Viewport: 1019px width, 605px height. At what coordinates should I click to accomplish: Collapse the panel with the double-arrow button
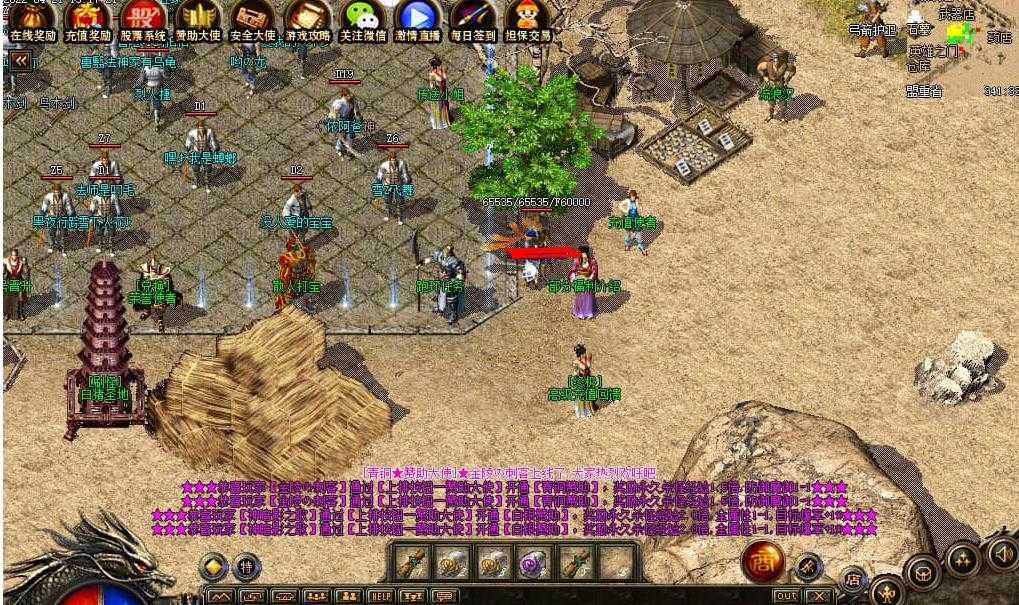19,60
